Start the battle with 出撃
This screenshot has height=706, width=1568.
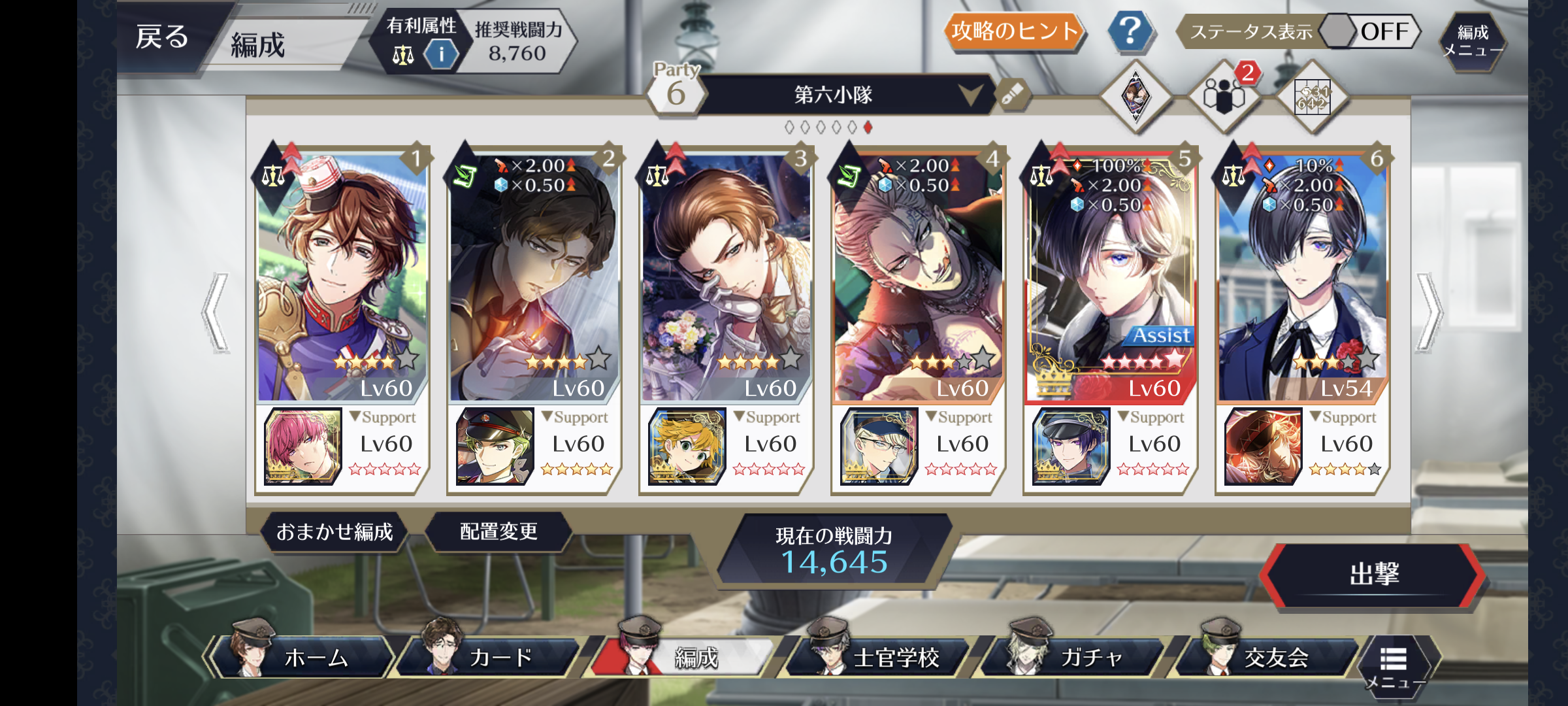(x=1373, y=575)
